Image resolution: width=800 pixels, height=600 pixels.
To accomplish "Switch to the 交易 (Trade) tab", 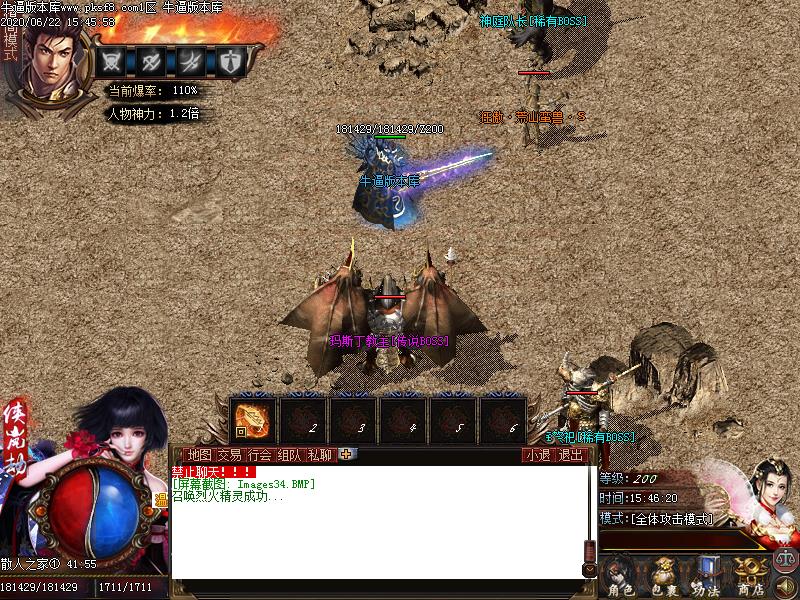I will tap(229, 455).
